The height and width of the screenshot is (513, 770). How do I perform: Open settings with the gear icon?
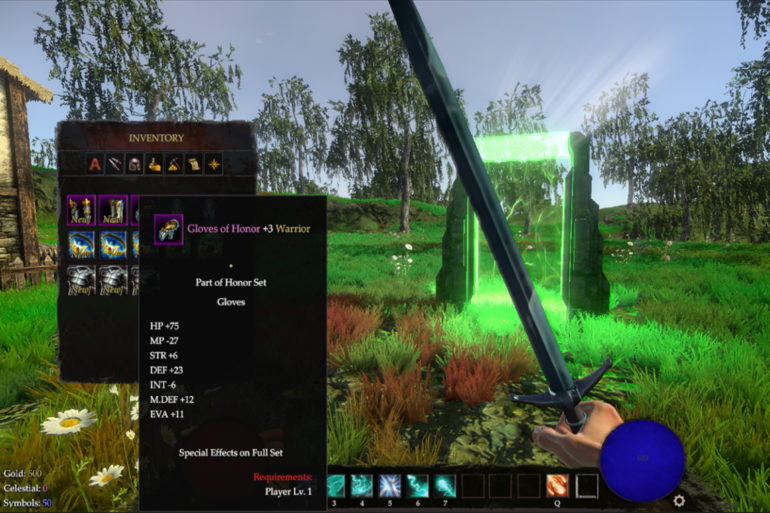pos(679,500)
